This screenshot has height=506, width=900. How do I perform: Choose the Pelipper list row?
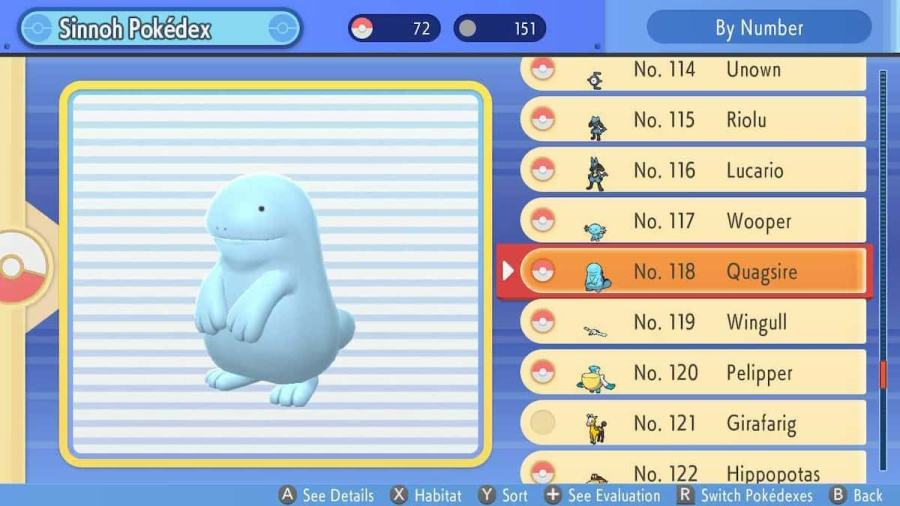pos(693,373)
